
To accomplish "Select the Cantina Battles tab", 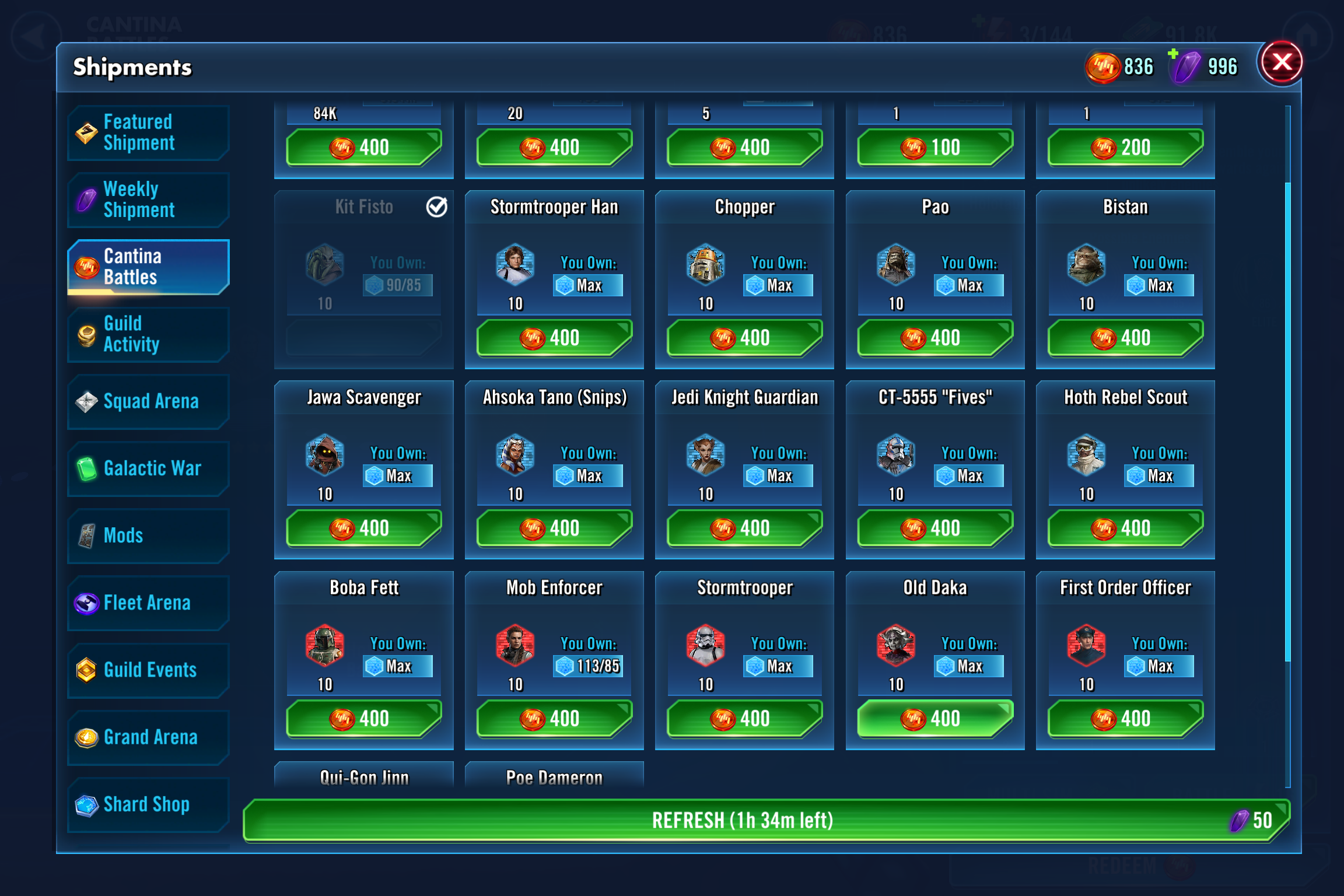I will coord(148,267).
